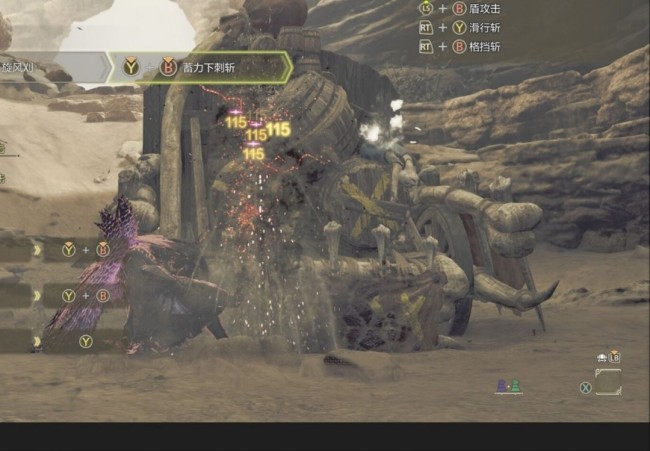The width and height of the screenshot is (650, 451).
Task: Click the purple and green pawn icons
Action: [x=509, y=386]
